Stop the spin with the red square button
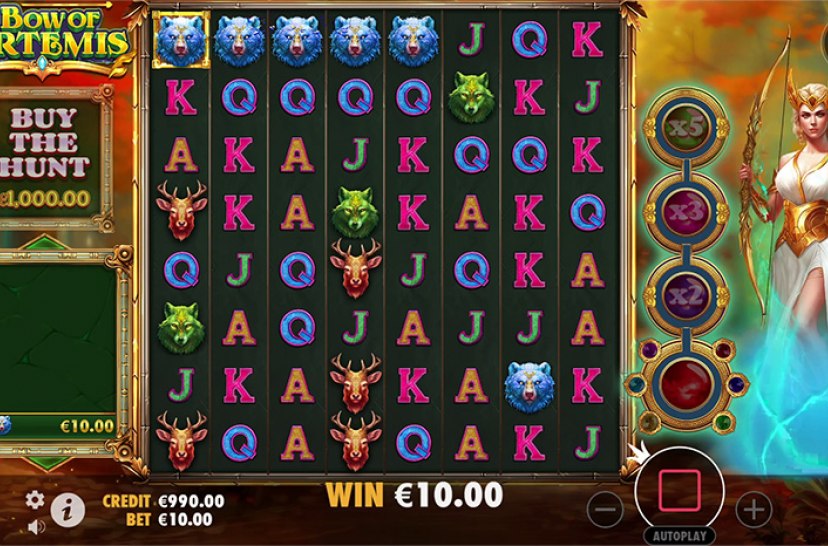828x546 pixels. tap(679, 490)
